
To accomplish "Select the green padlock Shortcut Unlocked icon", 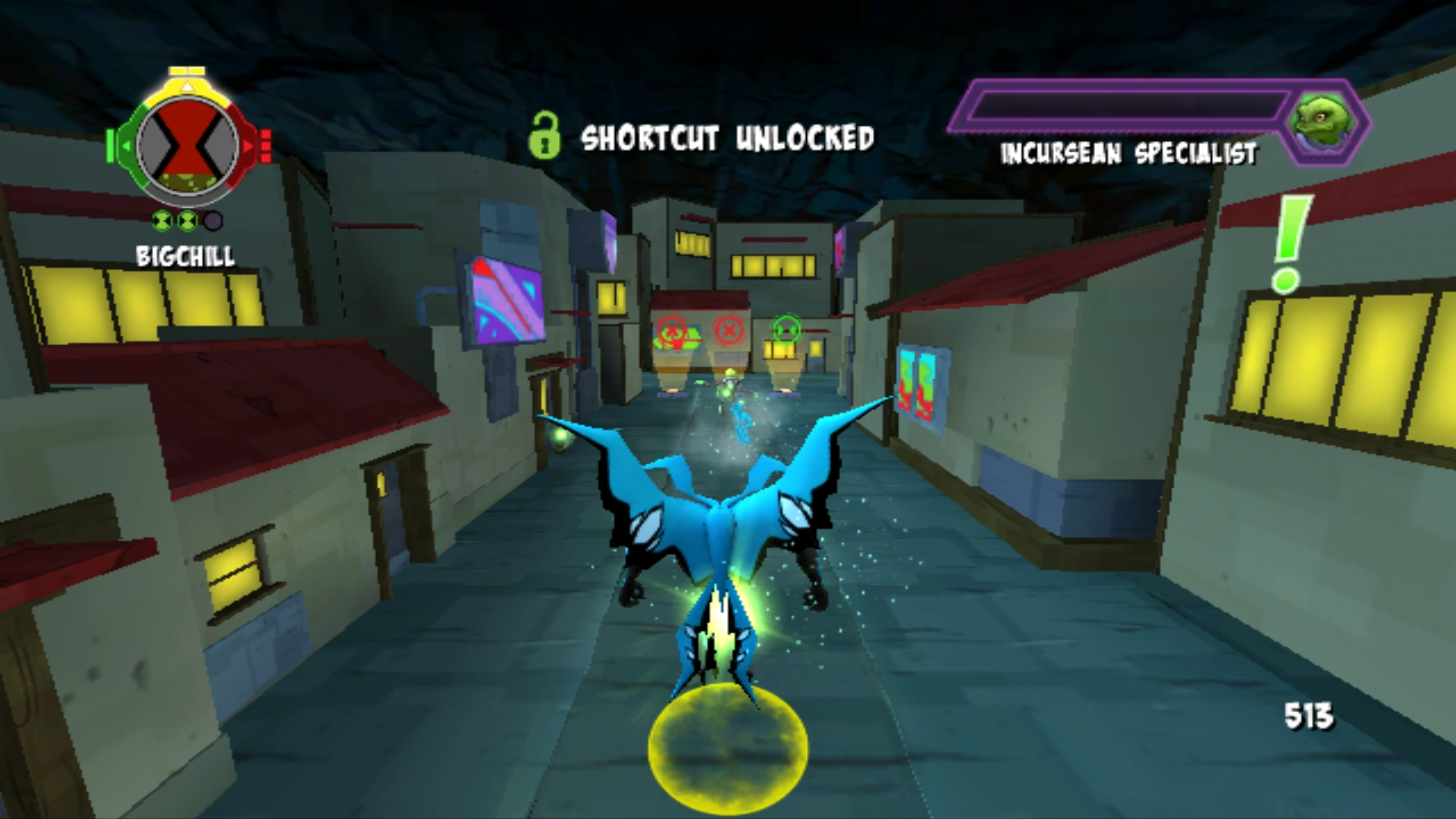I will 545,138.
